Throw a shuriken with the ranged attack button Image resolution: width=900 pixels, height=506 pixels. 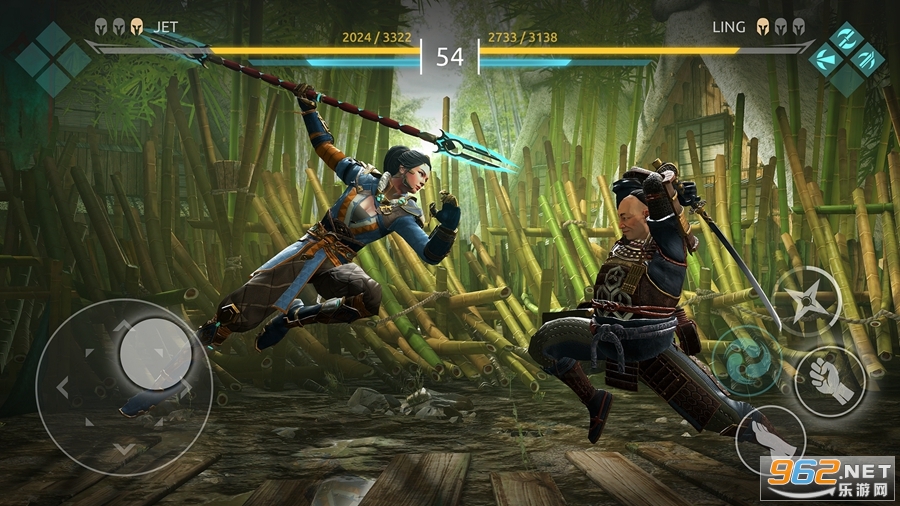(x=807, y=301)
